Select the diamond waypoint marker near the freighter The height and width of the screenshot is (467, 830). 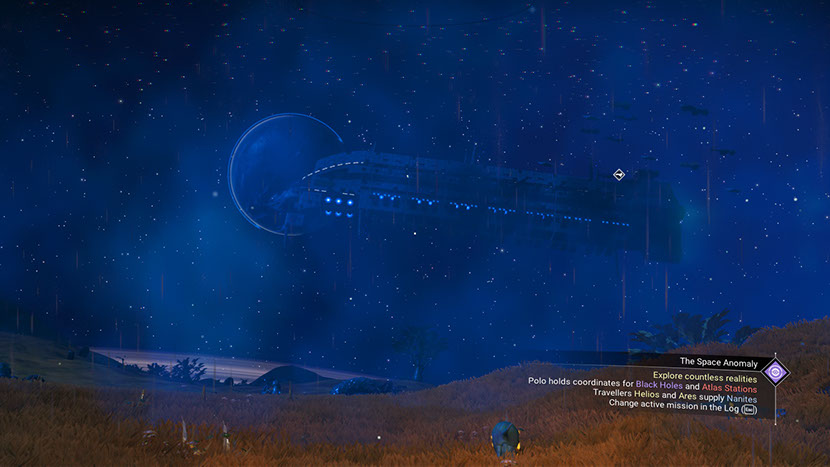pyautogui.click(x=619, y=174)
